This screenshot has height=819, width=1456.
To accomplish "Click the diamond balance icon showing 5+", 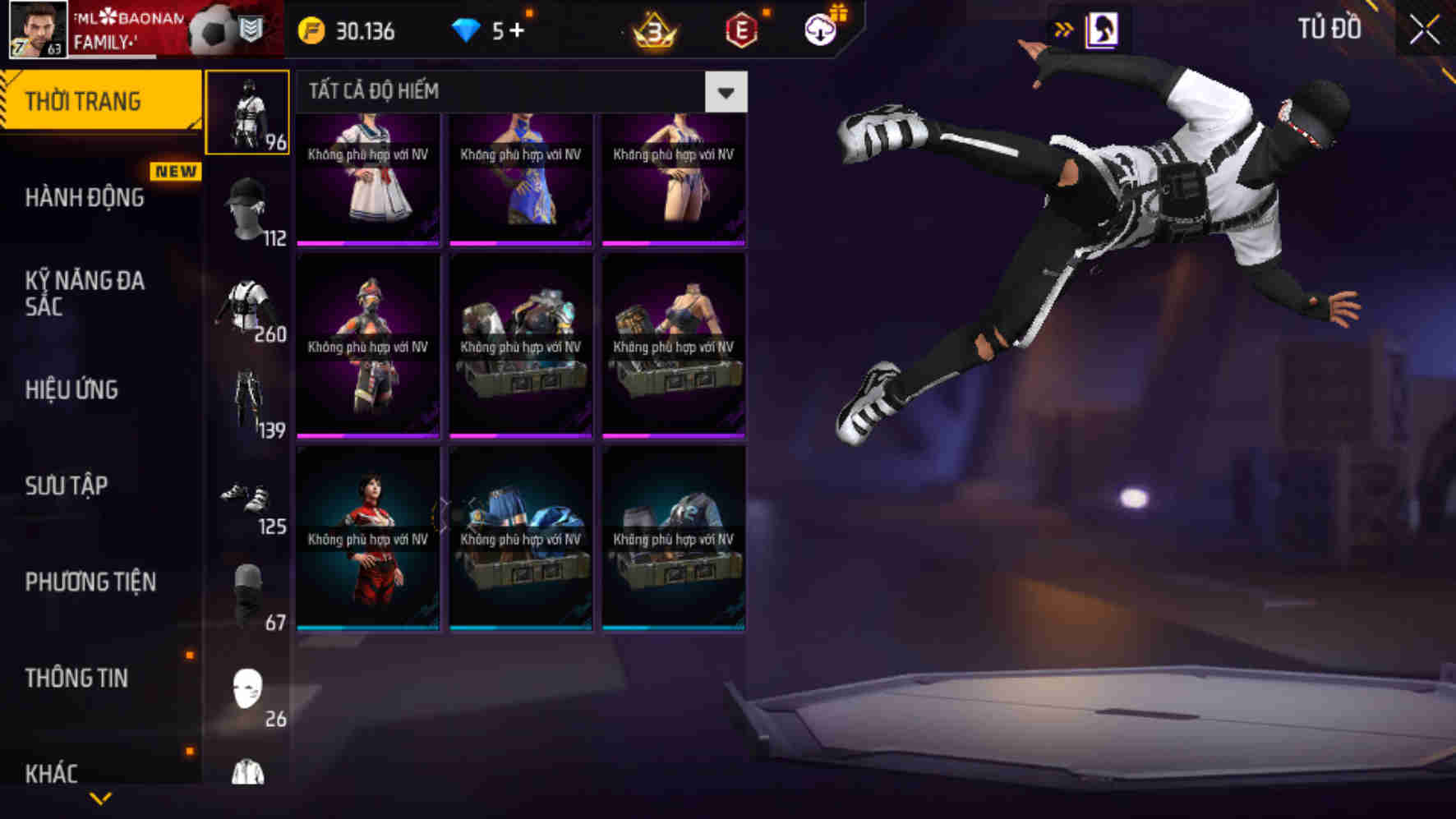I will (471, 32).
